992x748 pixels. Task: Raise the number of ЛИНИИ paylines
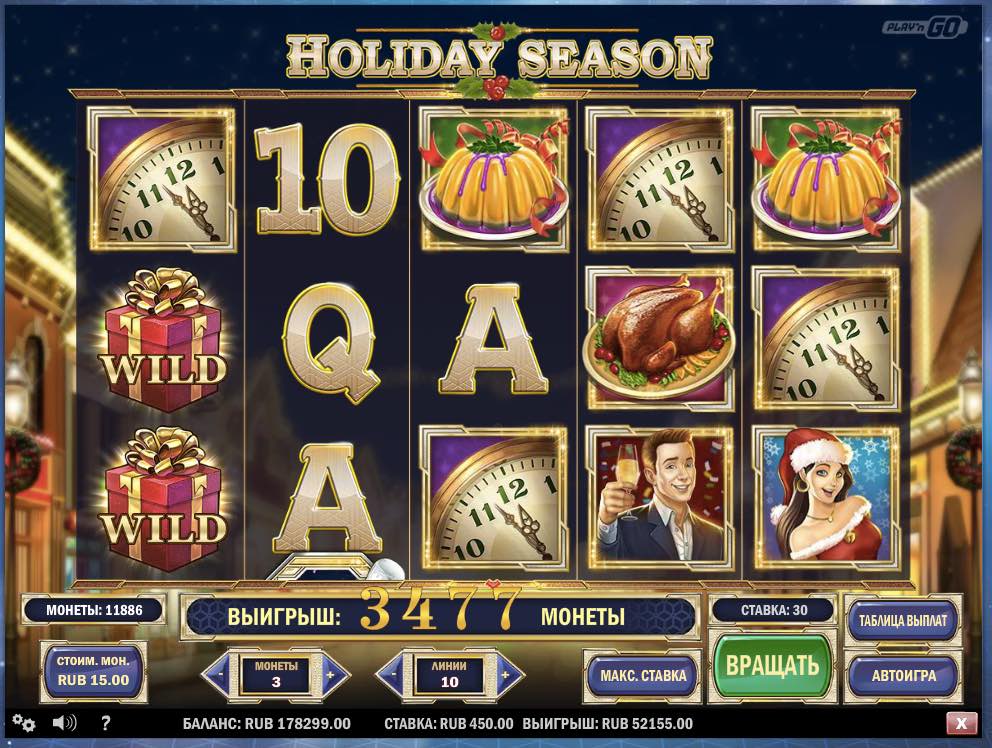[x=509, y=675]
